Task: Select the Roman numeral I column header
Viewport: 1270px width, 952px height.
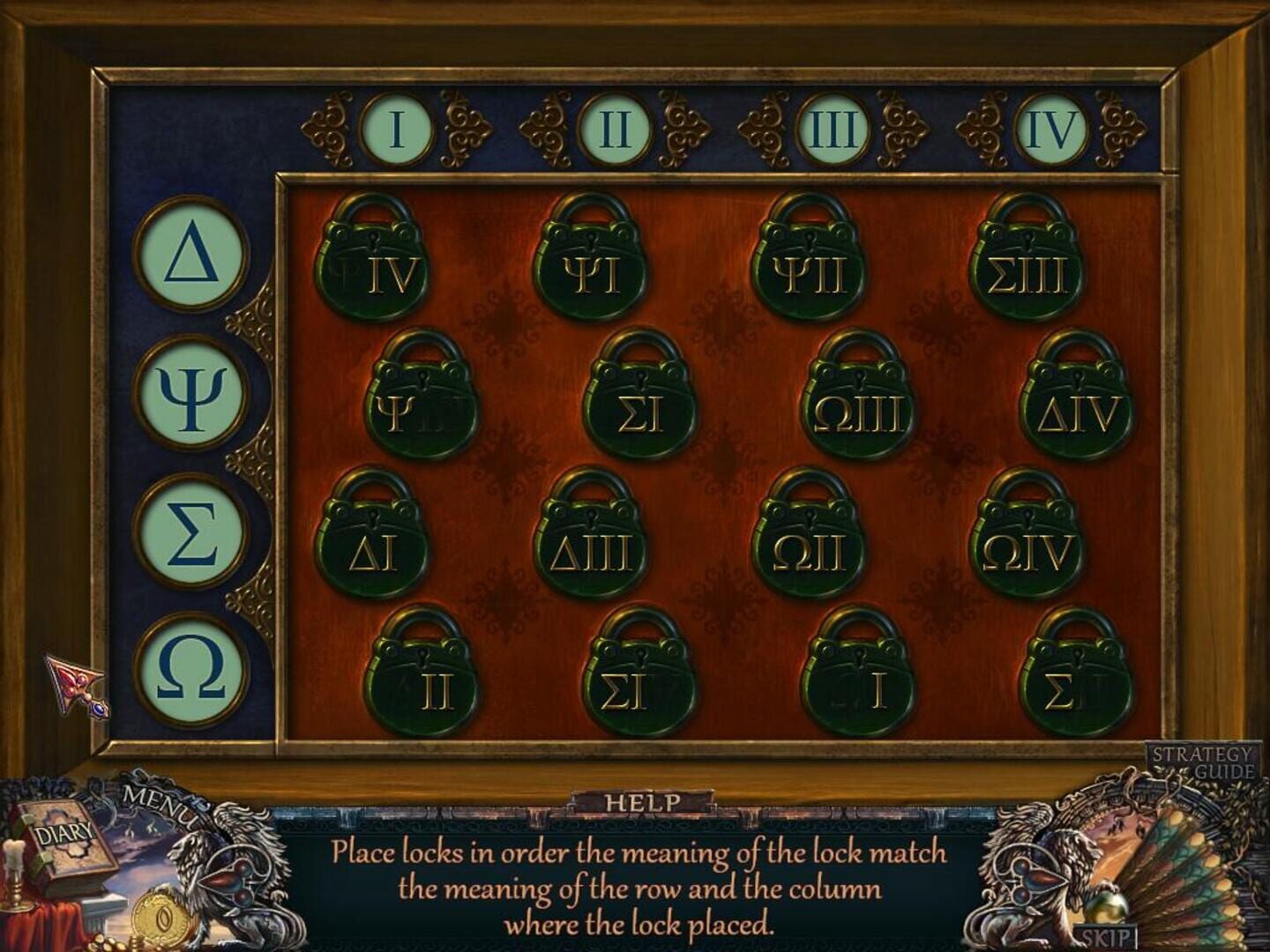Action: (x=397, y=126)
